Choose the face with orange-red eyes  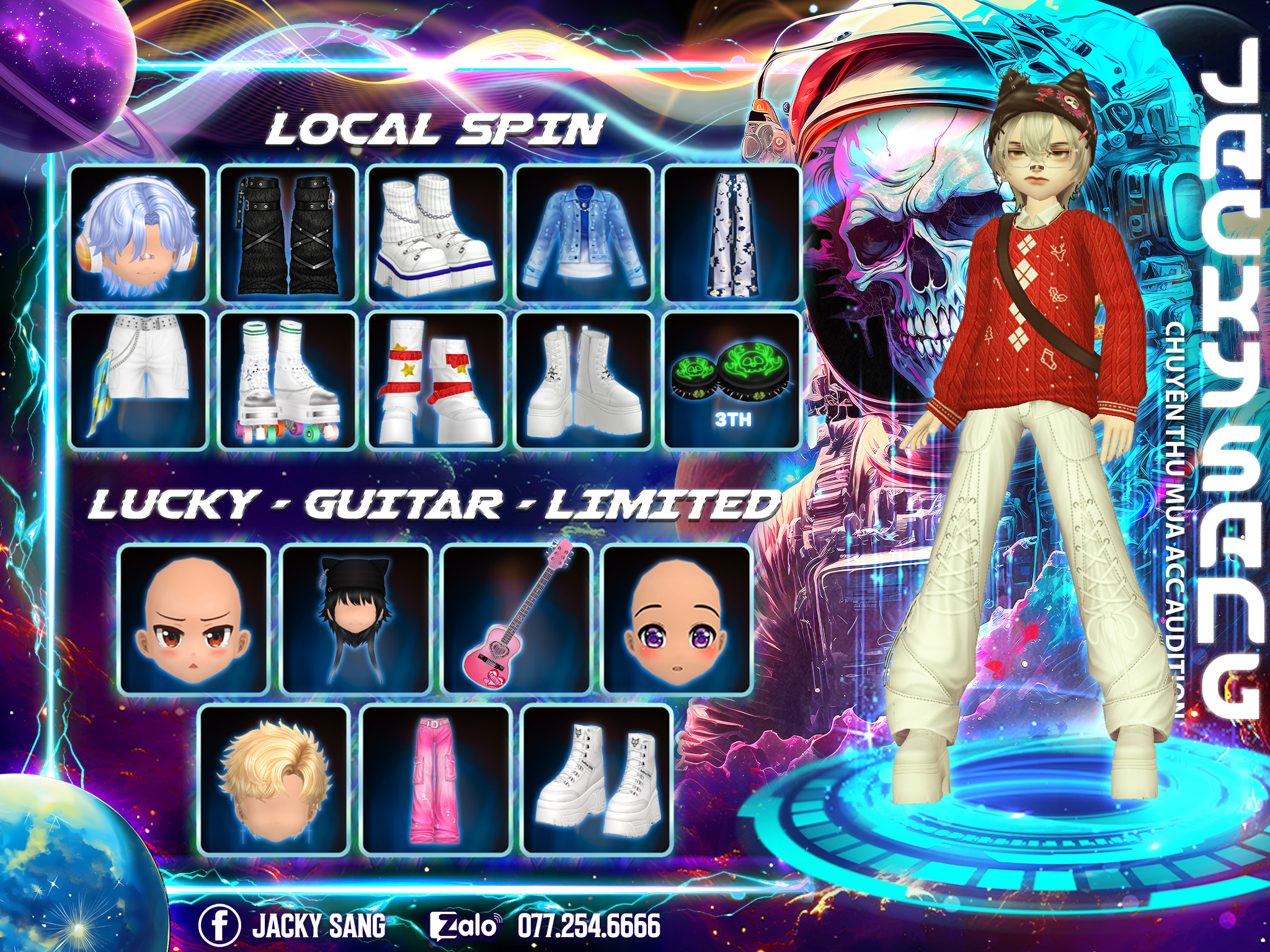click(x=193, y=620)
